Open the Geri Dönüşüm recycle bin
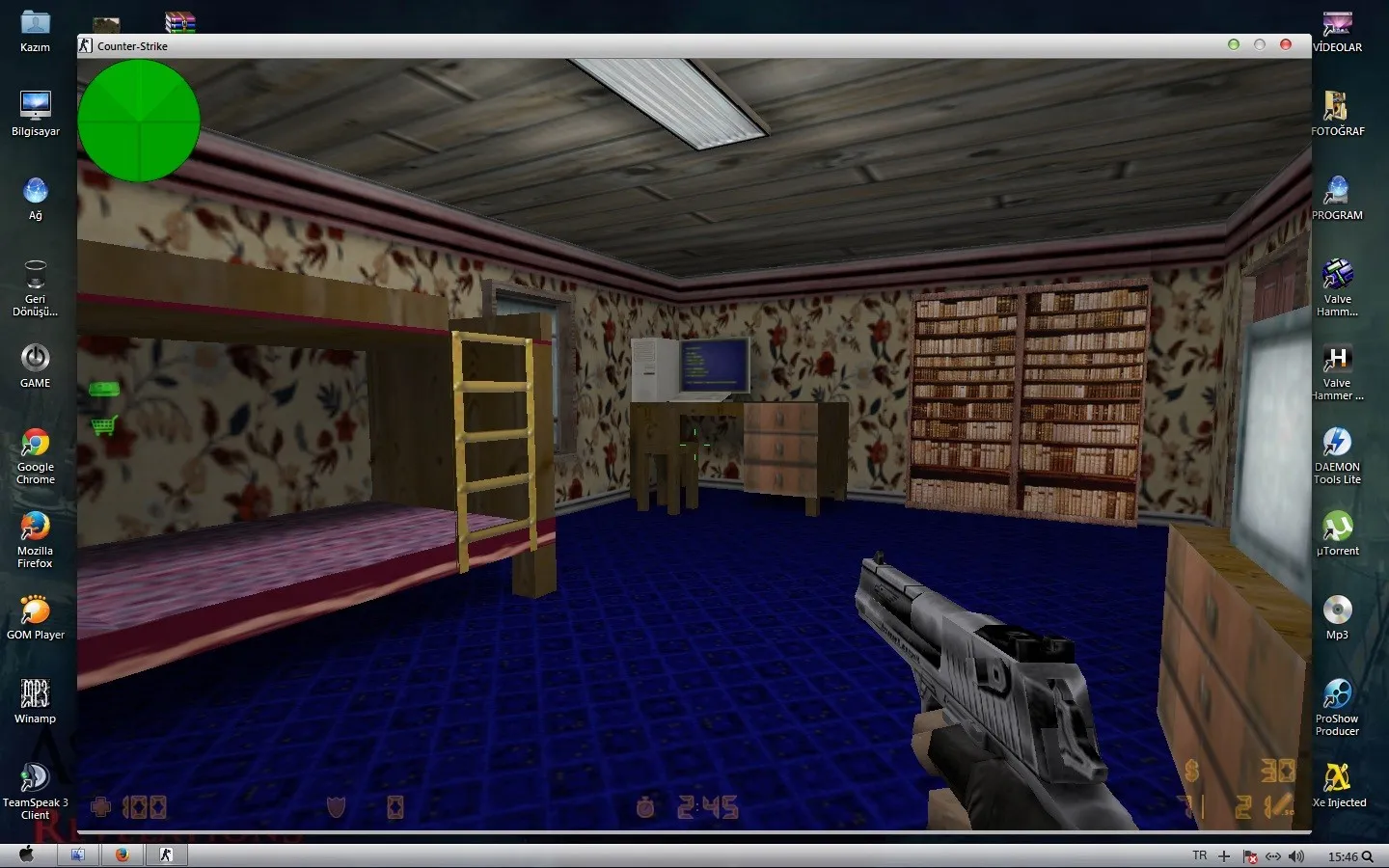This screenshot has height=868, width=1389. 35,273
